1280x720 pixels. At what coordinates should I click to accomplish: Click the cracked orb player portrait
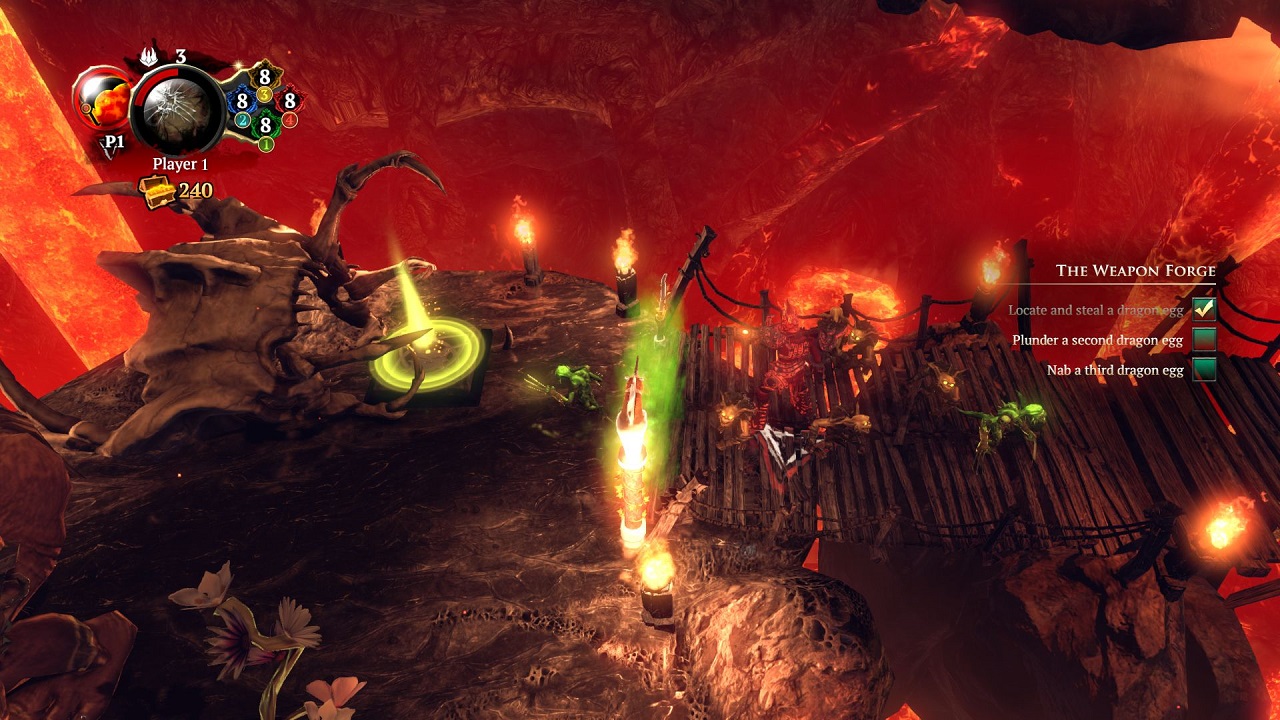coord(180,108)
